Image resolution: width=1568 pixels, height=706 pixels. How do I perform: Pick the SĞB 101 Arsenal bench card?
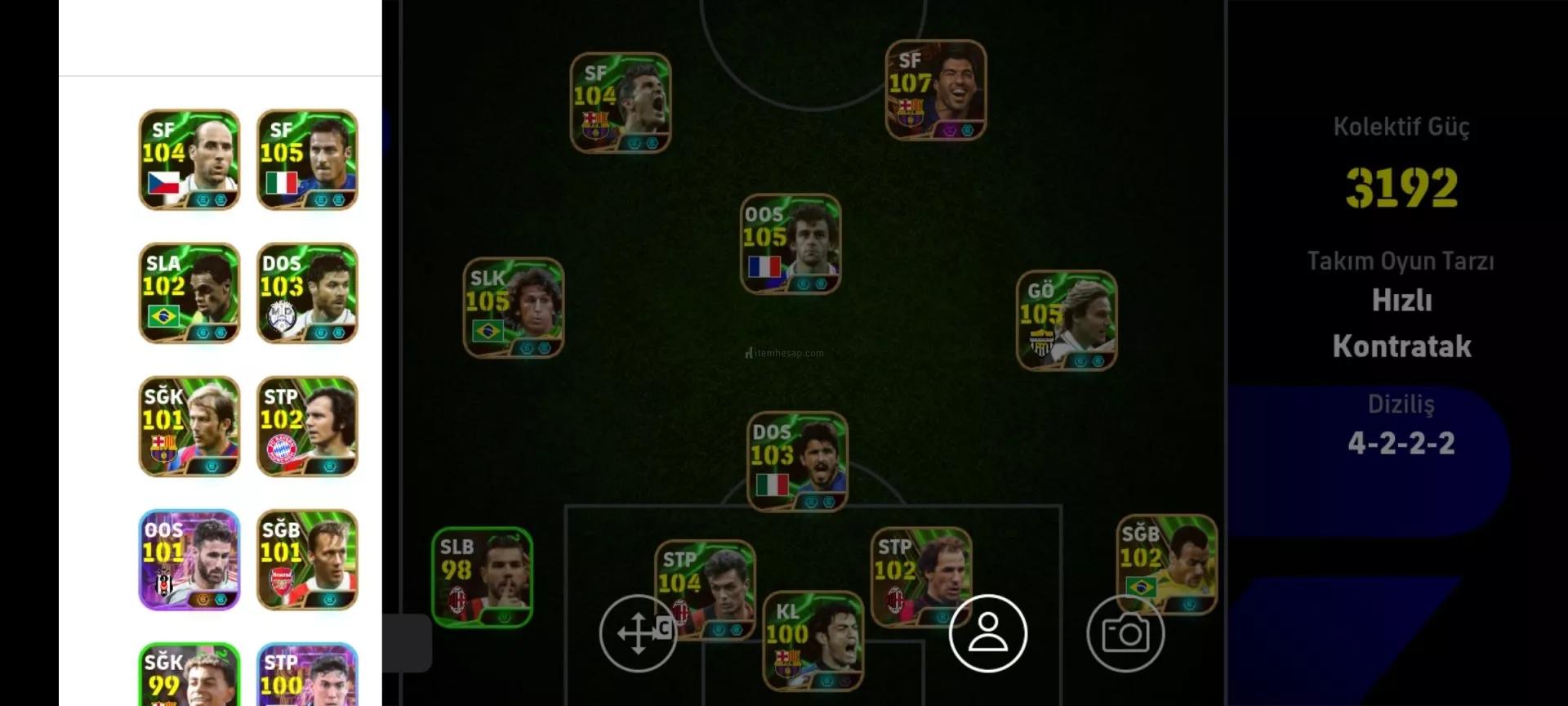point(307,560)
